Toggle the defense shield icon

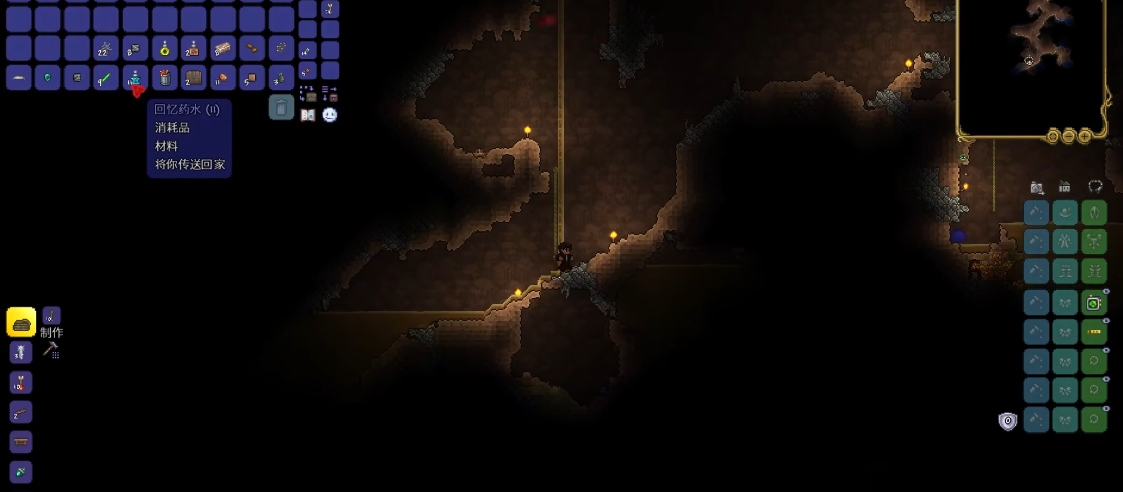[x=1008, y=421]
